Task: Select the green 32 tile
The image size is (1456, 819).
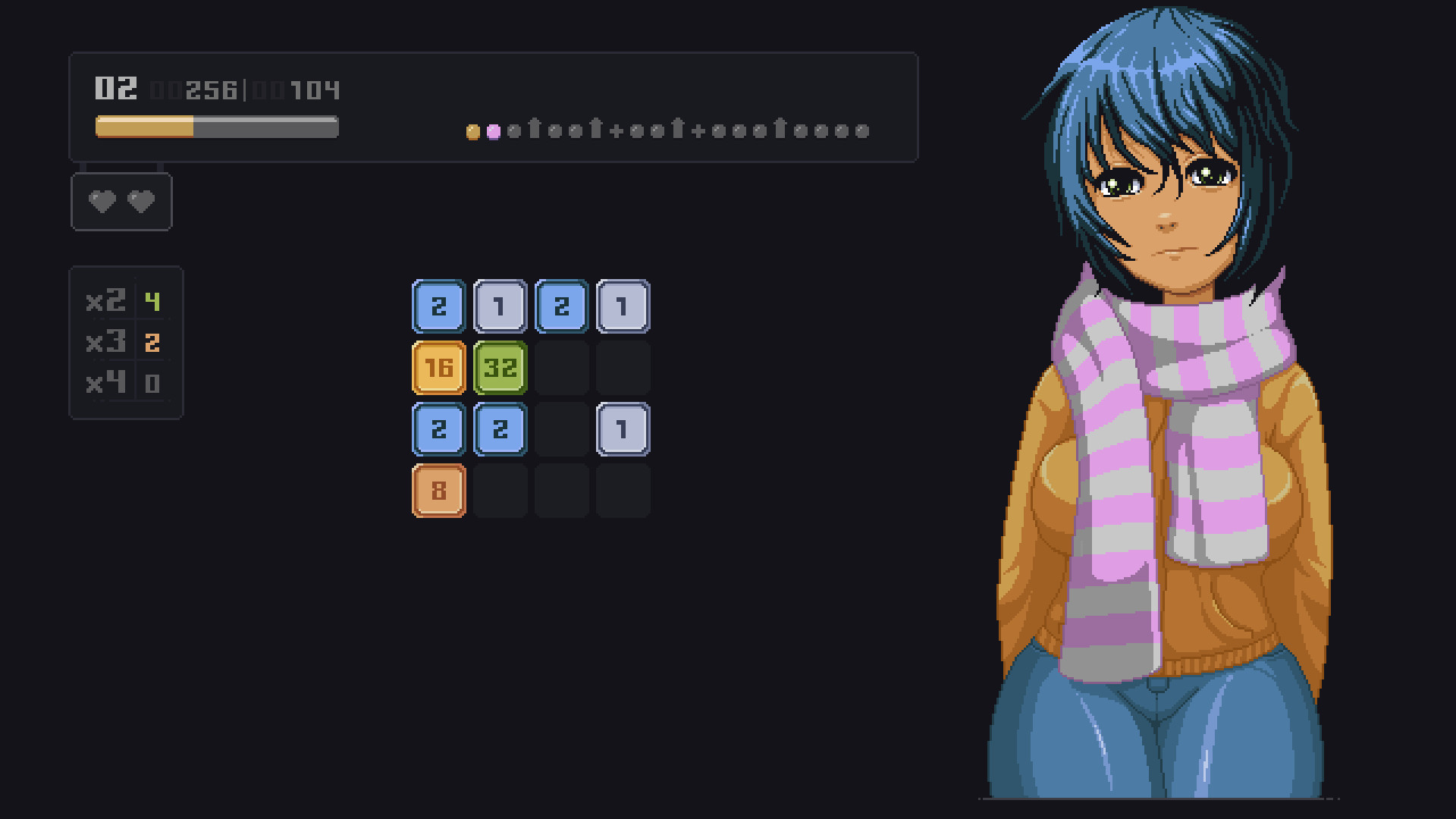Action: coord(500,367)
